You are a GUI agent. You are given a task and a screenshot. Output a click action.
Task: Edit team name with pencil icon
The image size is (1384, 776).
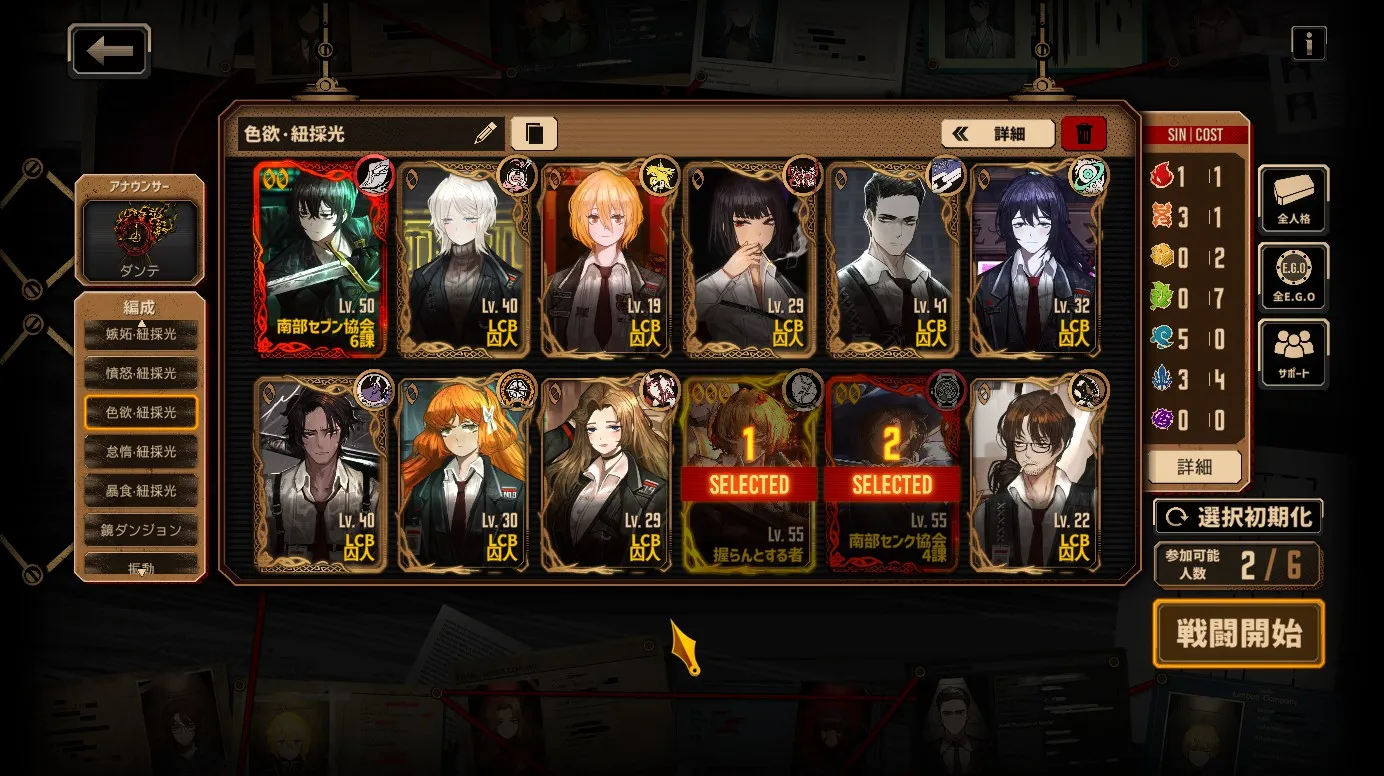click(485, 133)
